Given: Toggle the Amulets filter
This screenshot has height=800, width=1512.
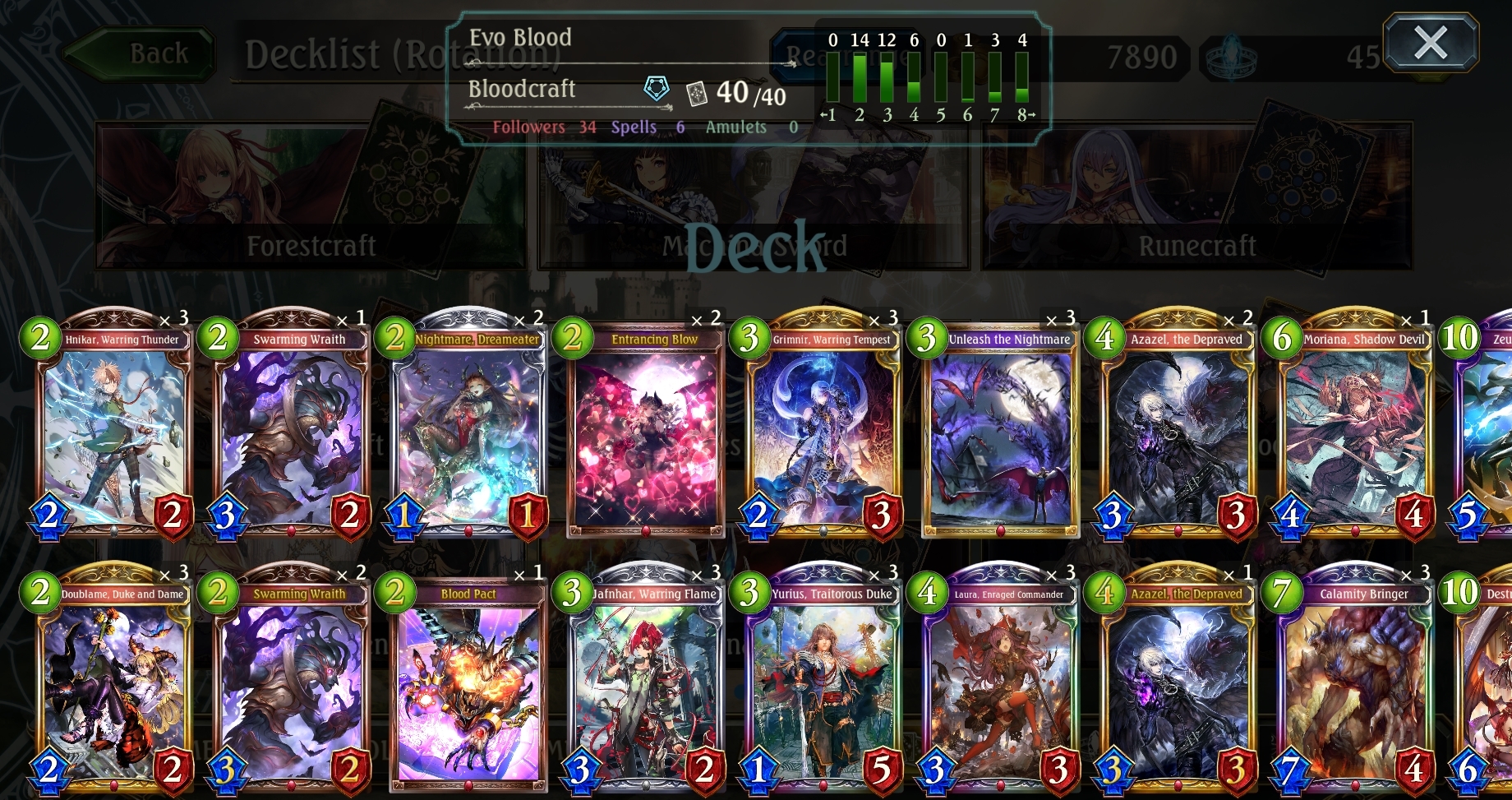Looking at the screenshot, I should tap(735, 127).
